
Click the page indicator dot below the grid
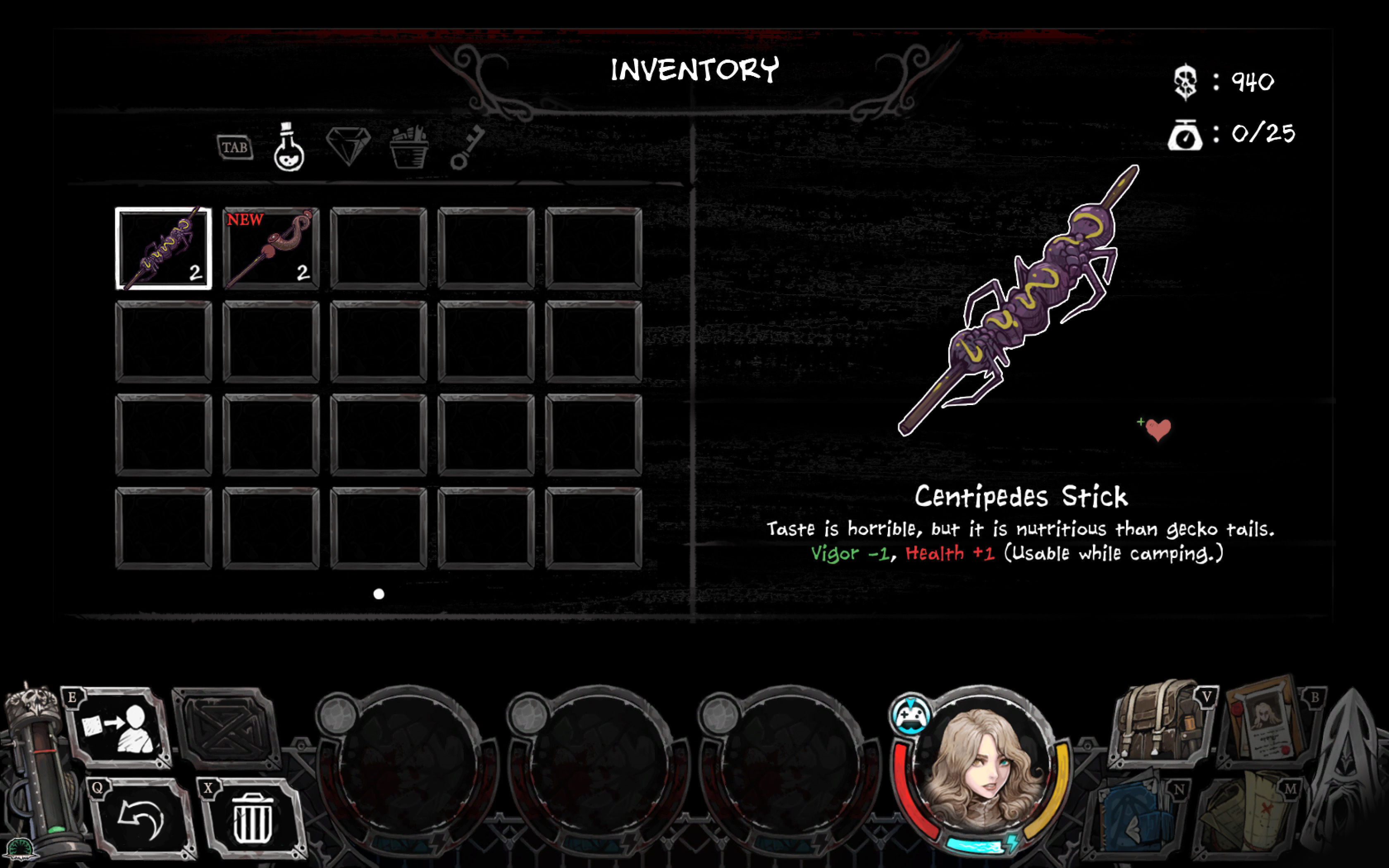(x=379, y=594)
